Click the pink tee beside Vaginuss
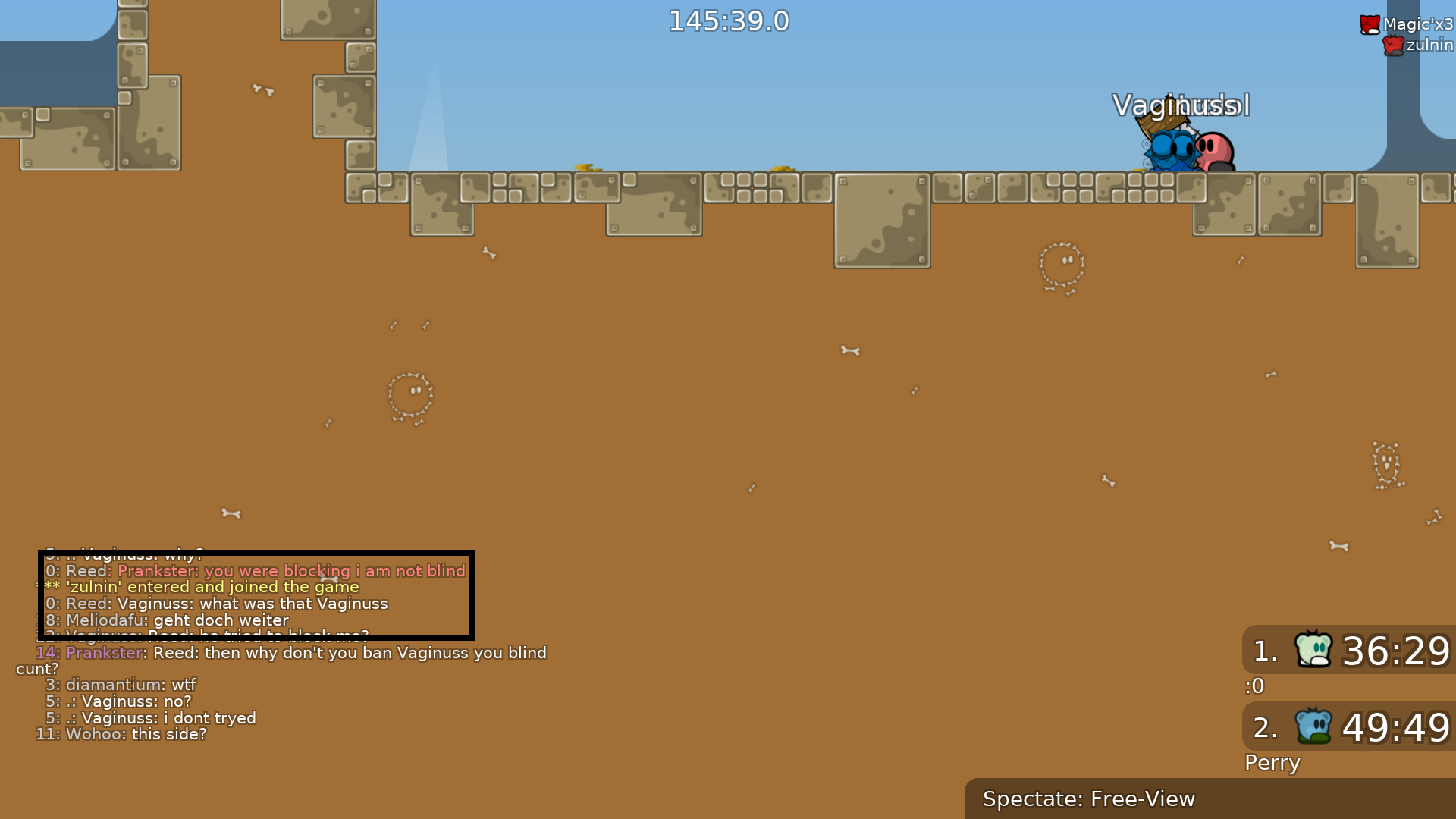1456x819 pixels. point(1213,150)
